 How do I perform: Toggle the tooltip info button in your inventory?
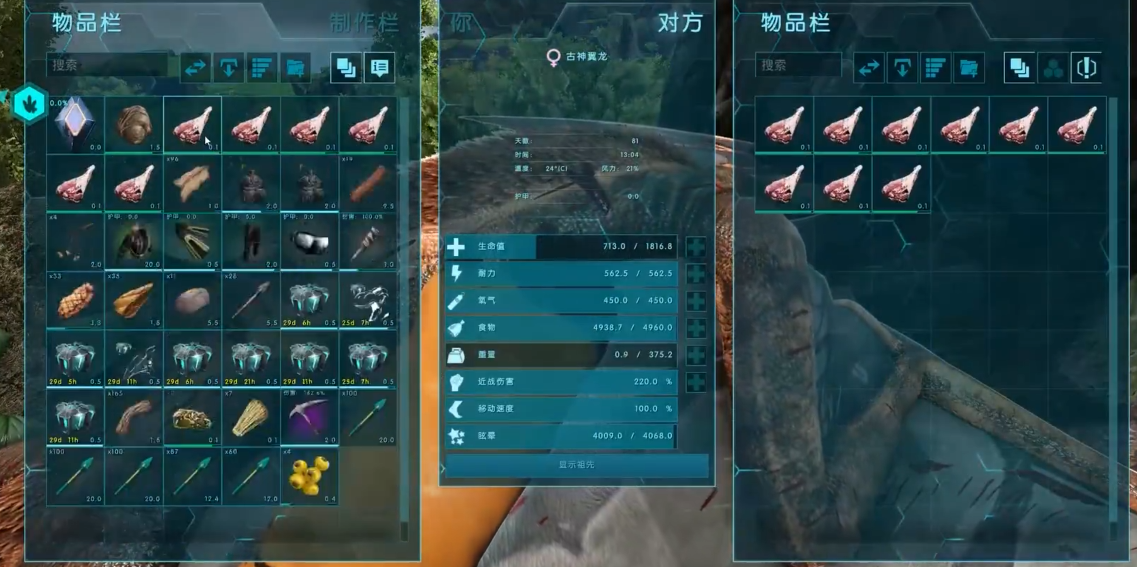pyautogui.click(x=379, y=68)
